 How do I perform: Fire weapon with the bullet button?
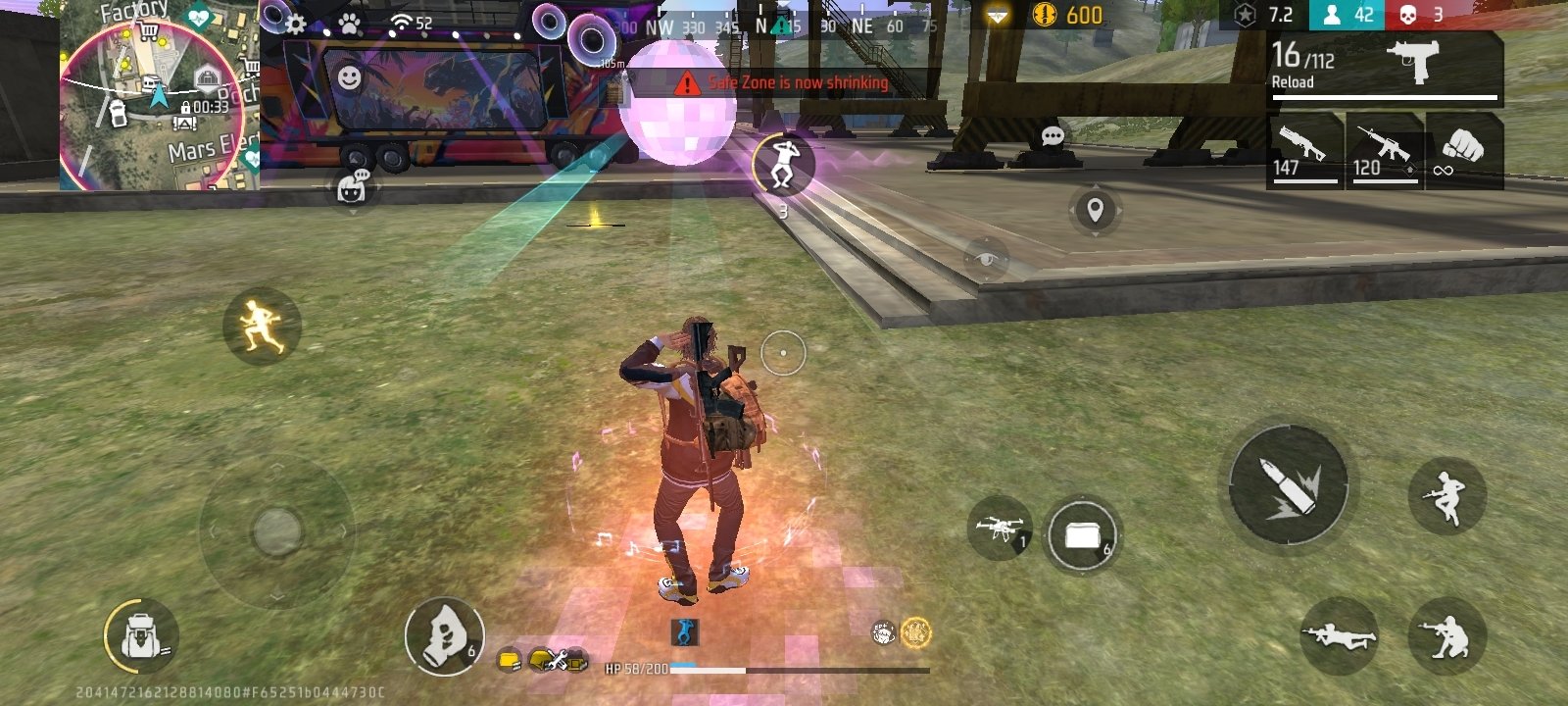pyautogui.click(x=1288, y=485)
